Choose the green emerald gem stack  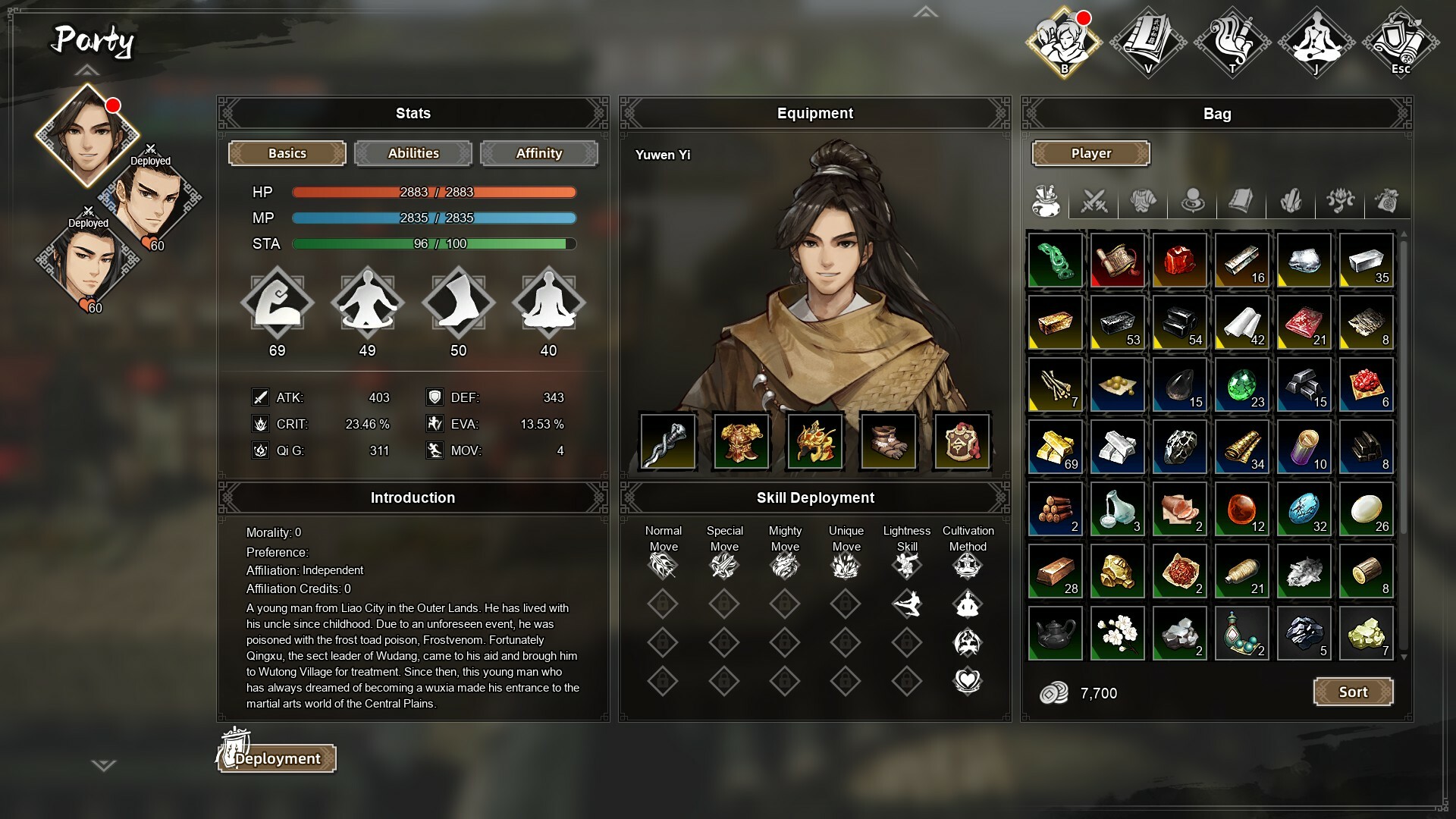click(1241, 384)
